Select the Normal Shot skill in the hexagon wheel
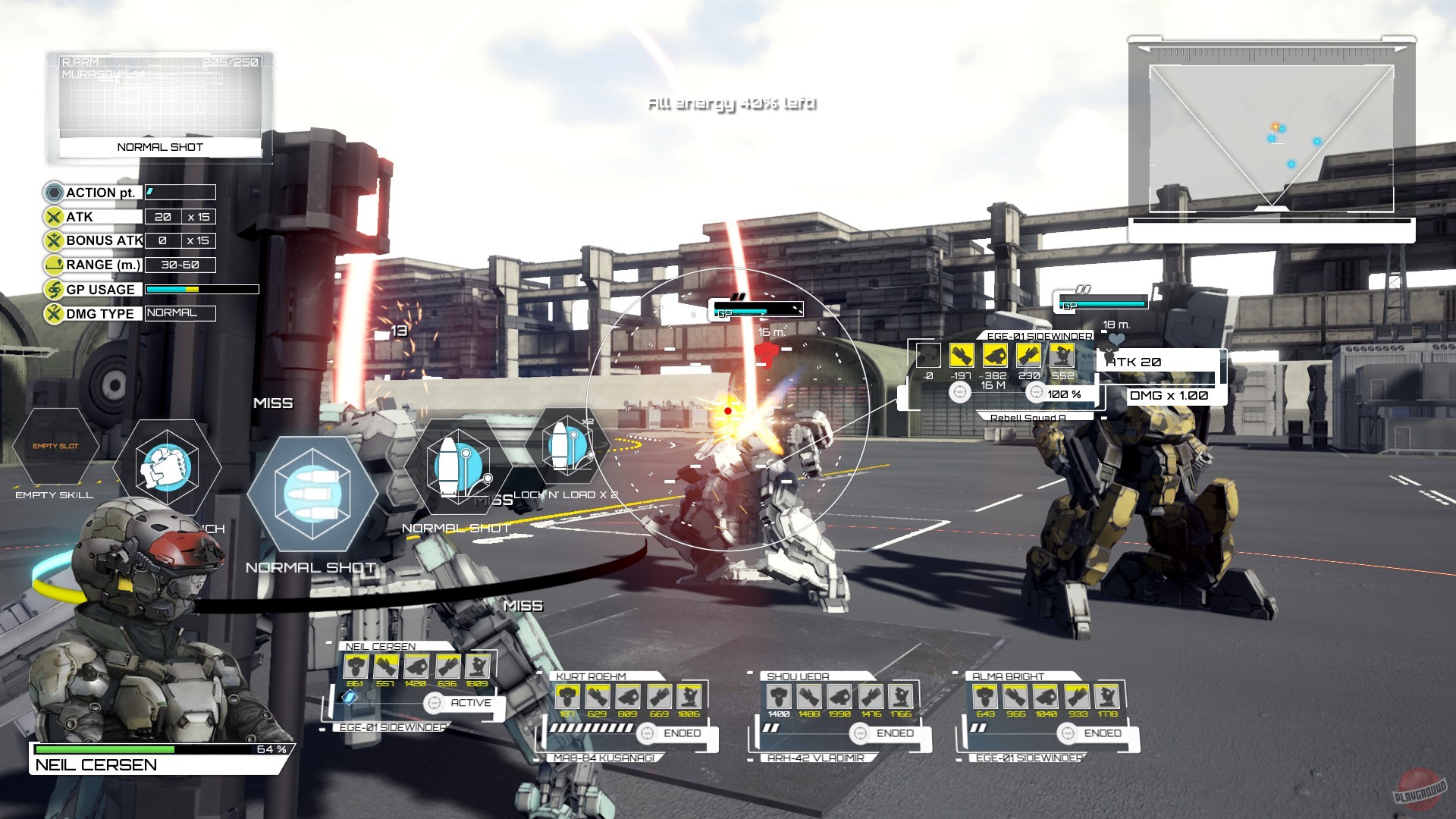1456x819 pixels. [314, 493]
